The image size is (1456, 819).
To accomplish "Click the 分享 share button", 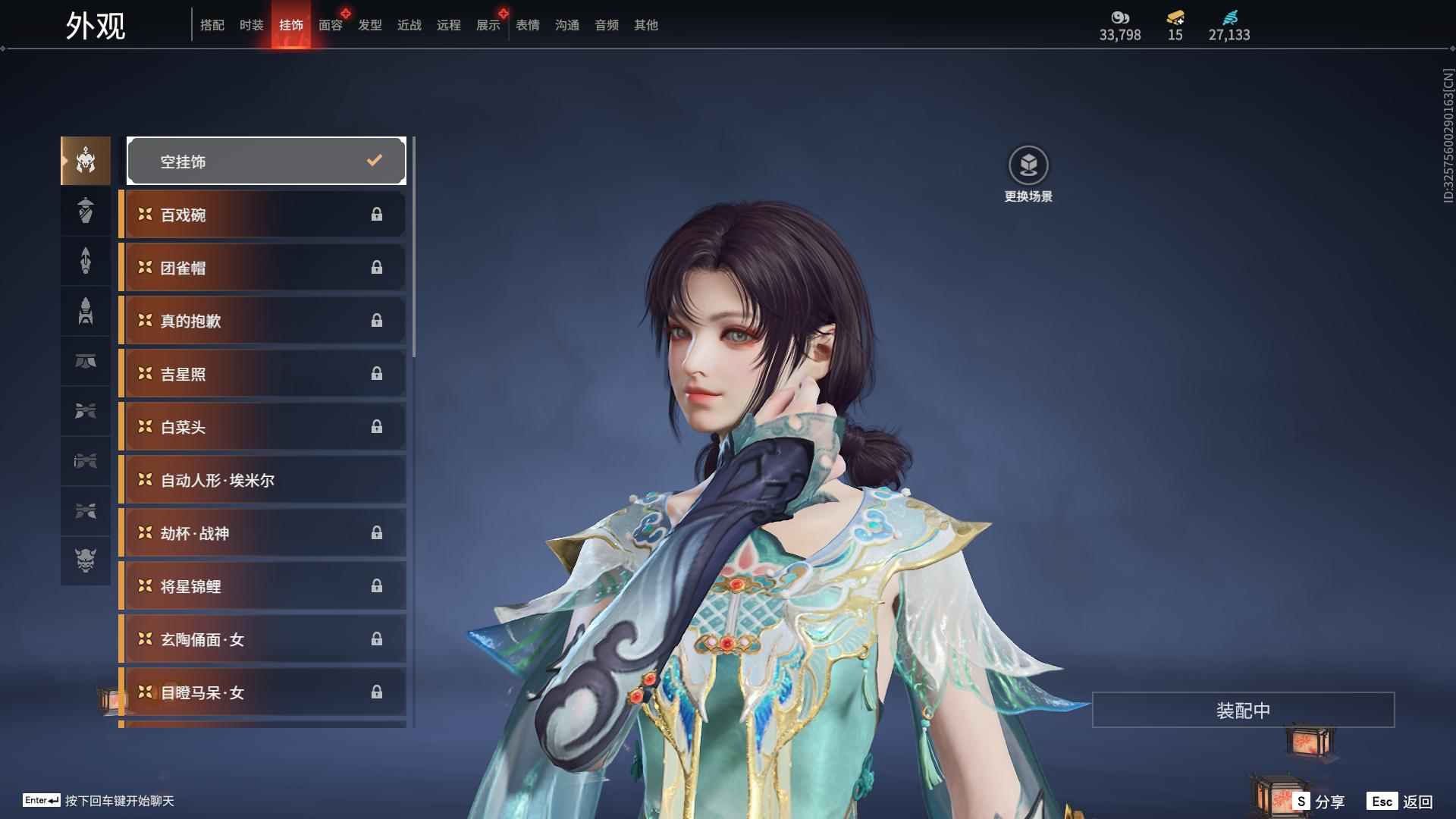I will [1320, 801].
